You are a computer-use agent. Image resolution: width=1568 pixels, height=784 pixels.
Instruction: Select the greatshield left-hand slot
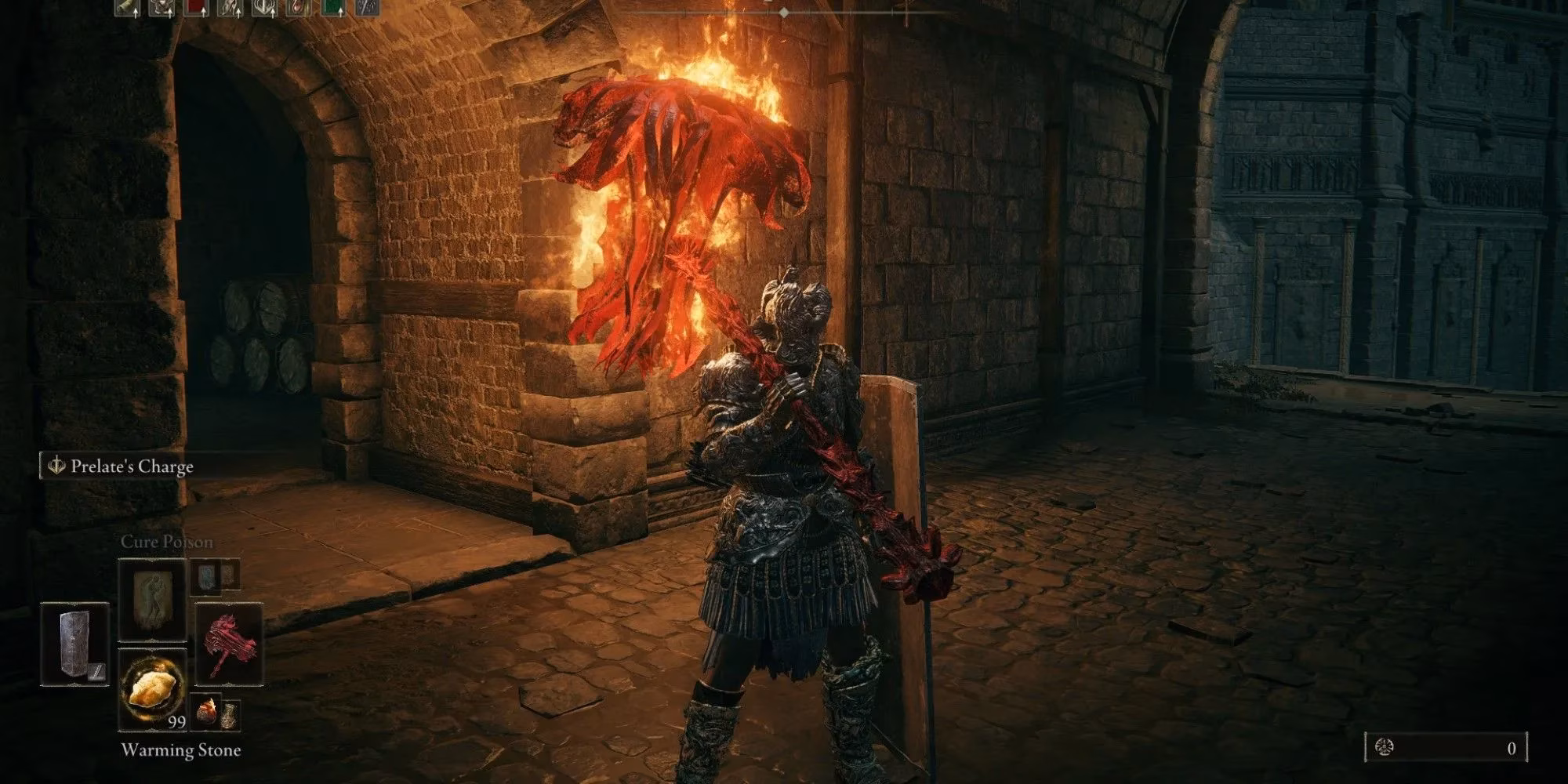click(74, 644)
